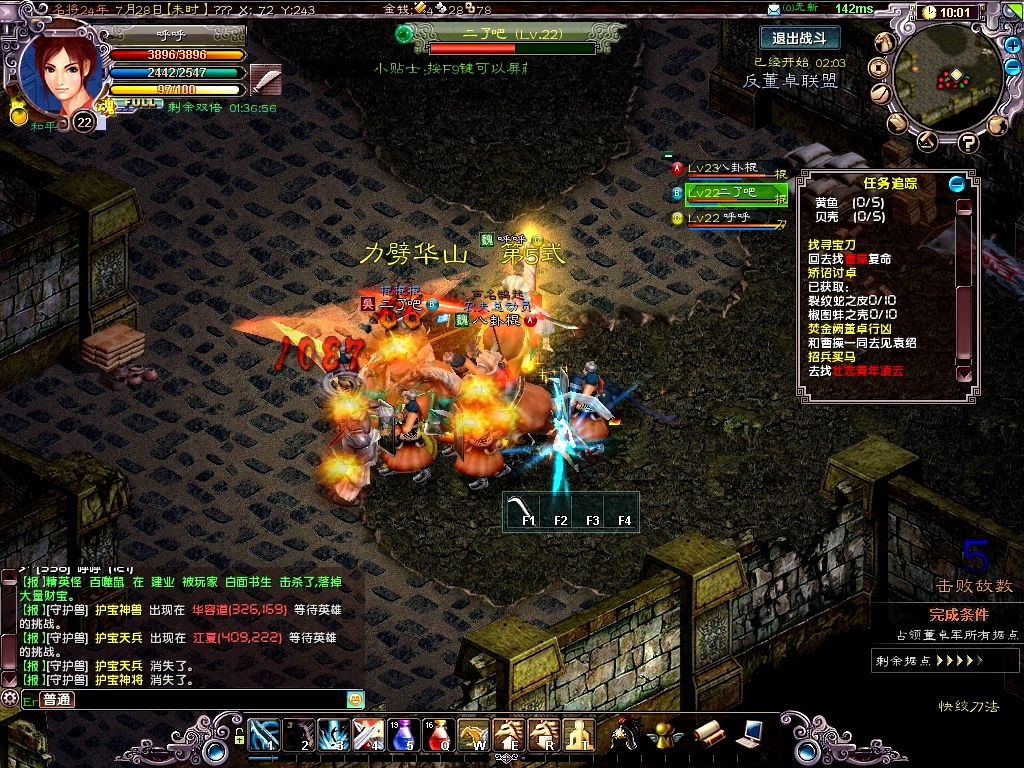The height and width of the screenshot is (768, 1024).
Task: Select party member Lv23 八卦棍
Action: [728, 168]
